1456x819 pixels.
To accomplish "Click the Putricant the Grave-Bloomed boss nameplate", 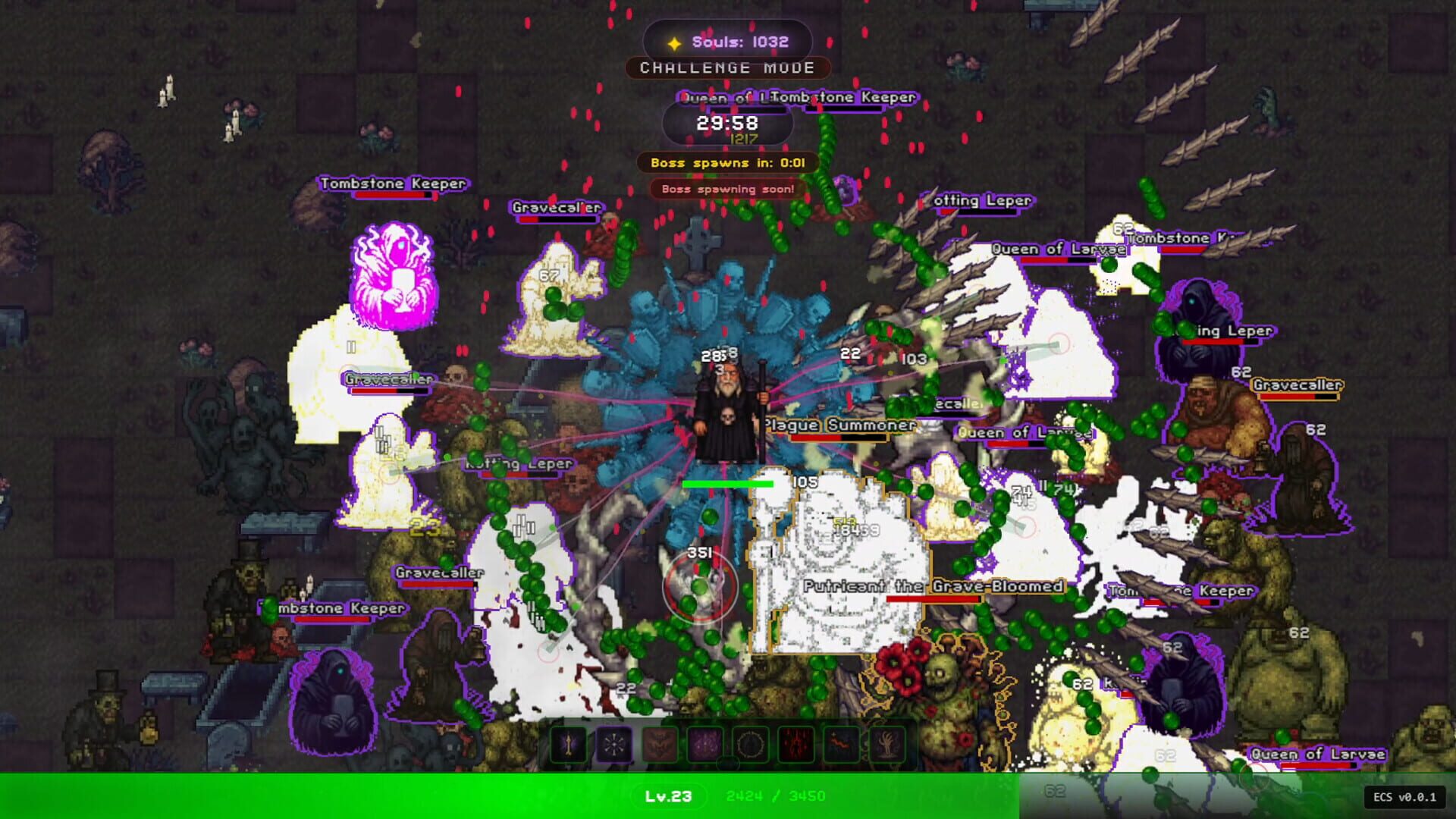I will coord(934,586).
